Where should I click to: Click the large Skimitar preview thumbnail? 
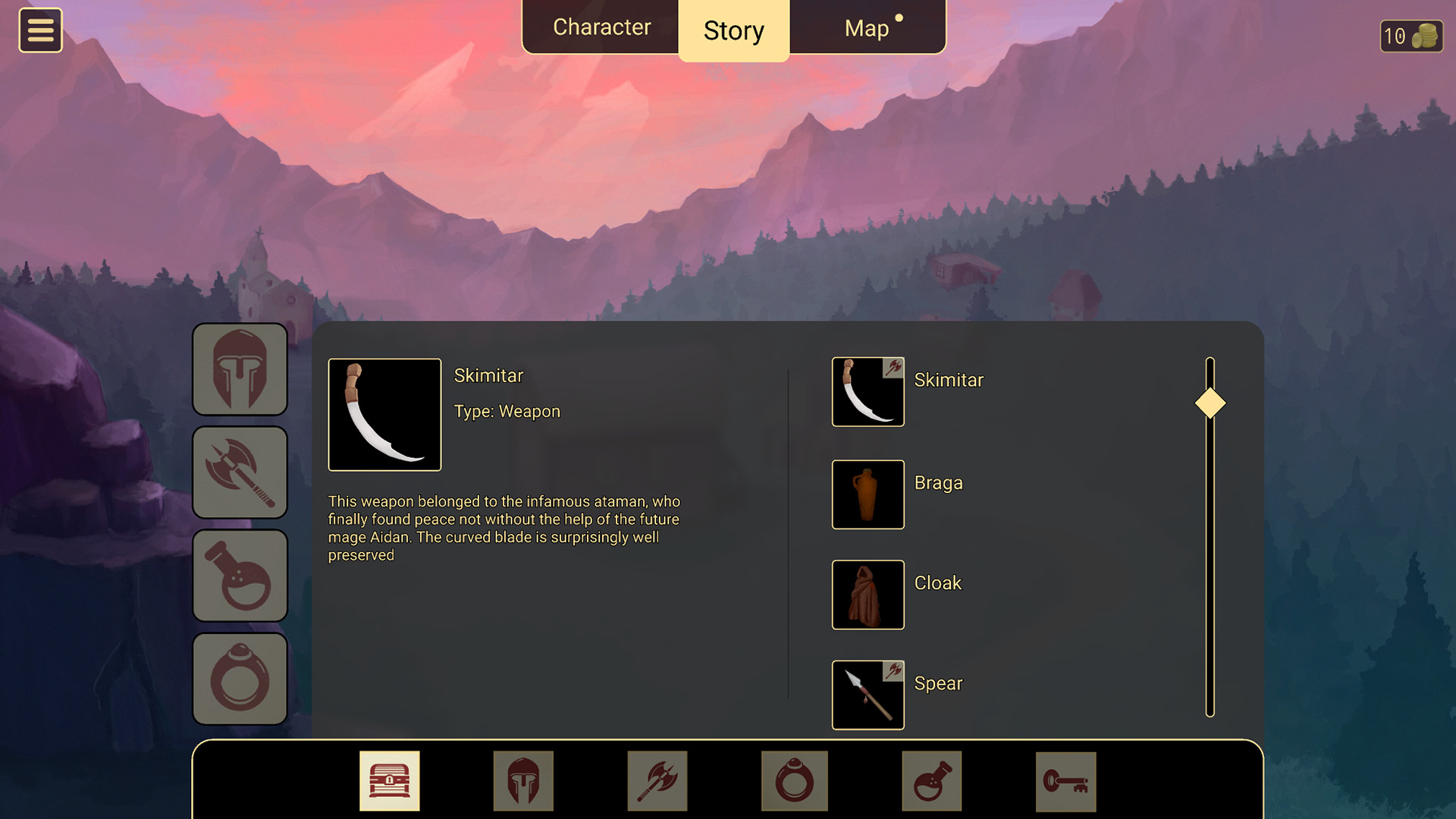(x=384, y=414)
